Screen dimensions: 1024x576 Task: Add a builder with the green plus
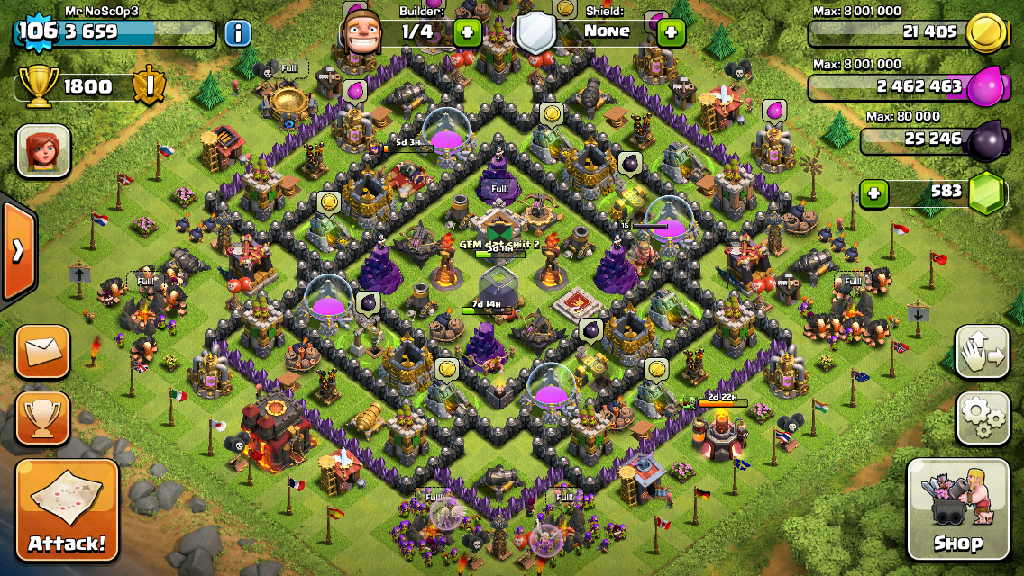467,32
